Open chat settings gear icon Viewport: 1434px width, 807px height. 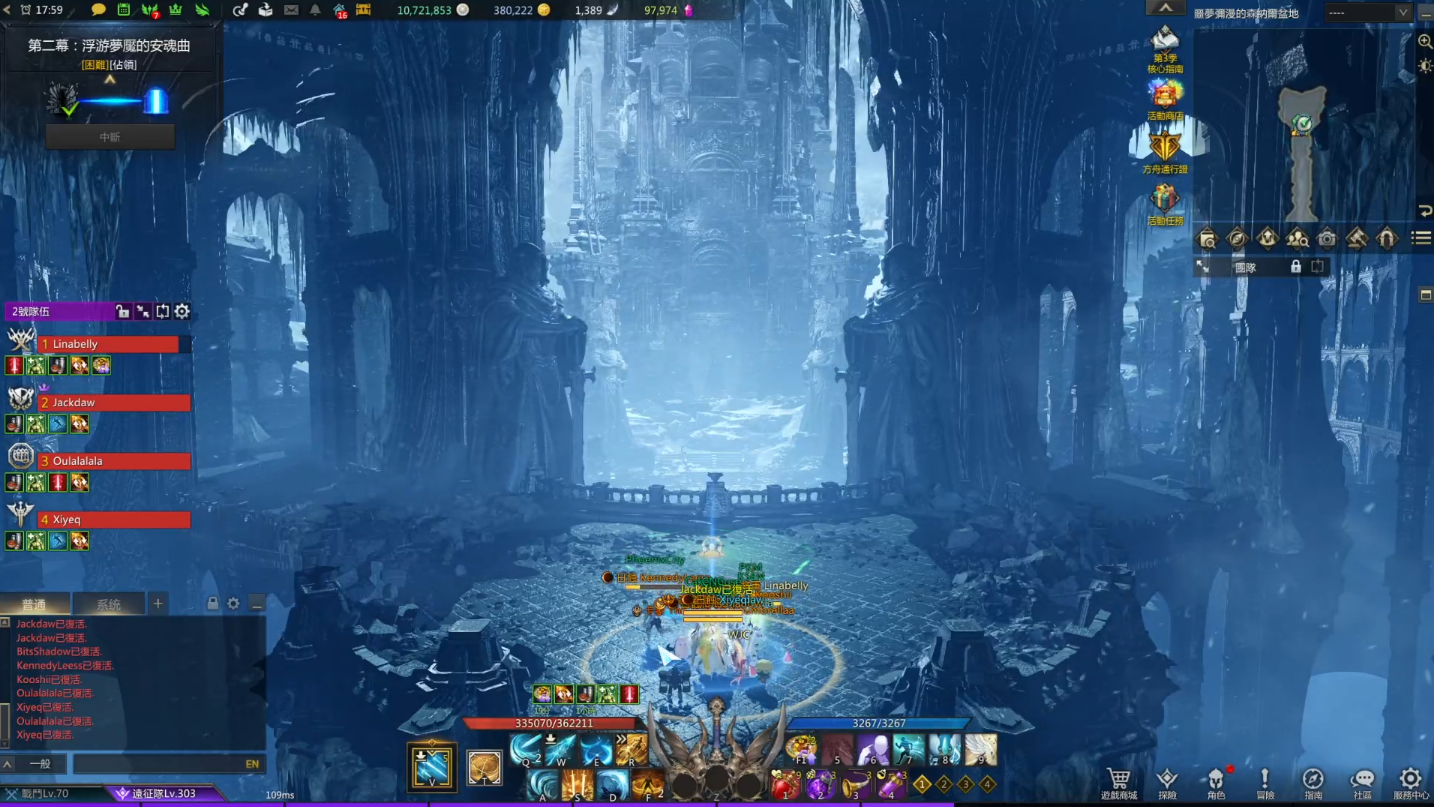coord(234,604)
